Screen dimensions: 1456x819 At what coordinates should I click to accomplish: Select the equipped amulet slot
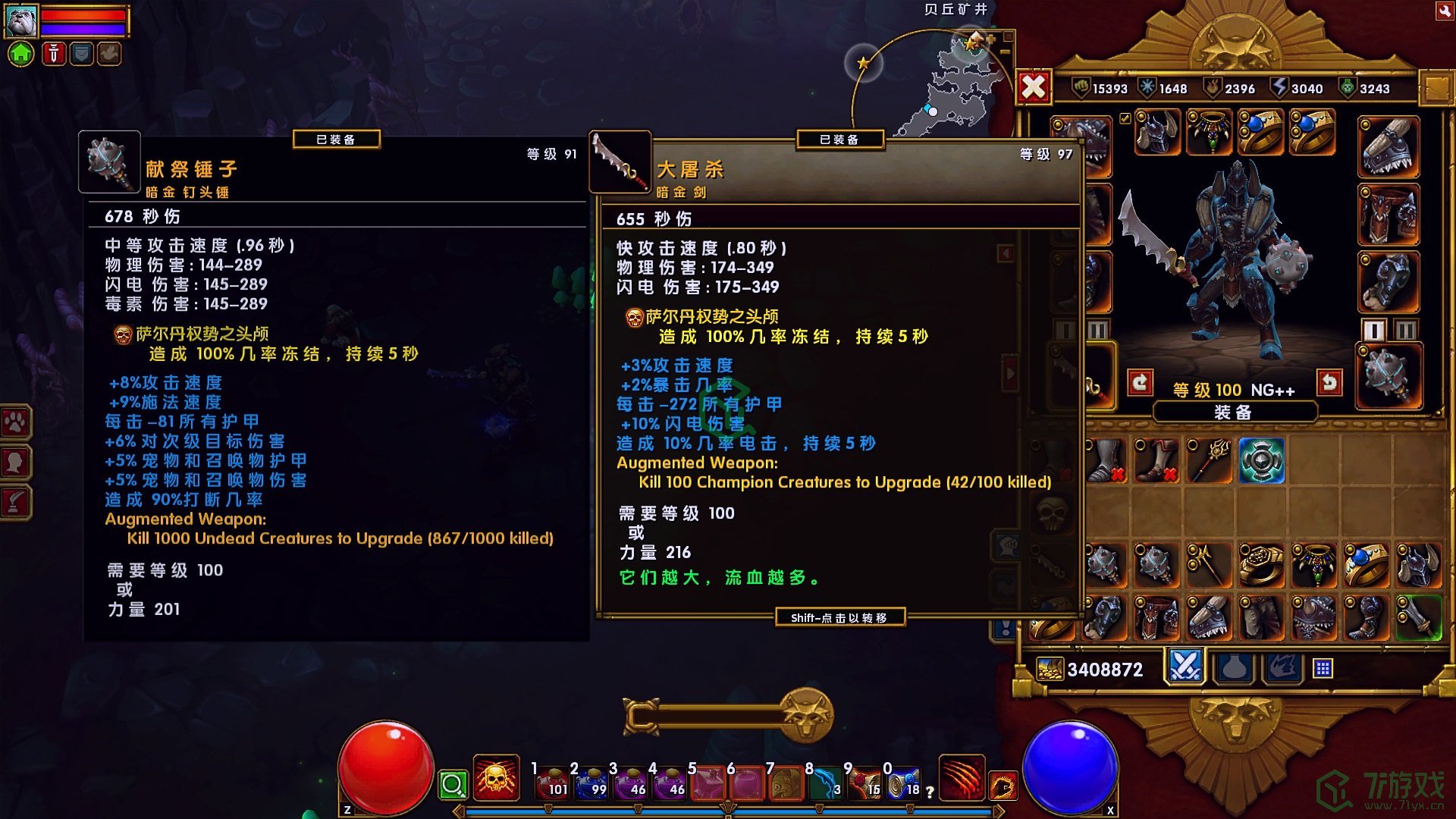(x=1209, y=132)
